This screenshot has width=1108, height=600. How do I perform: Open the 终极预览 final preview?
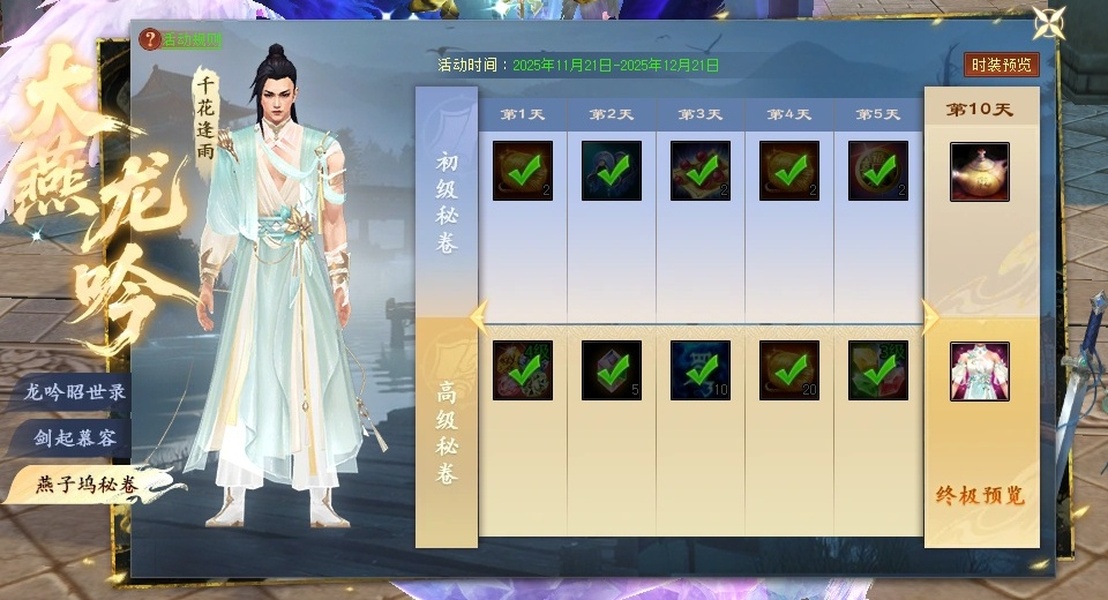[980, 496]
